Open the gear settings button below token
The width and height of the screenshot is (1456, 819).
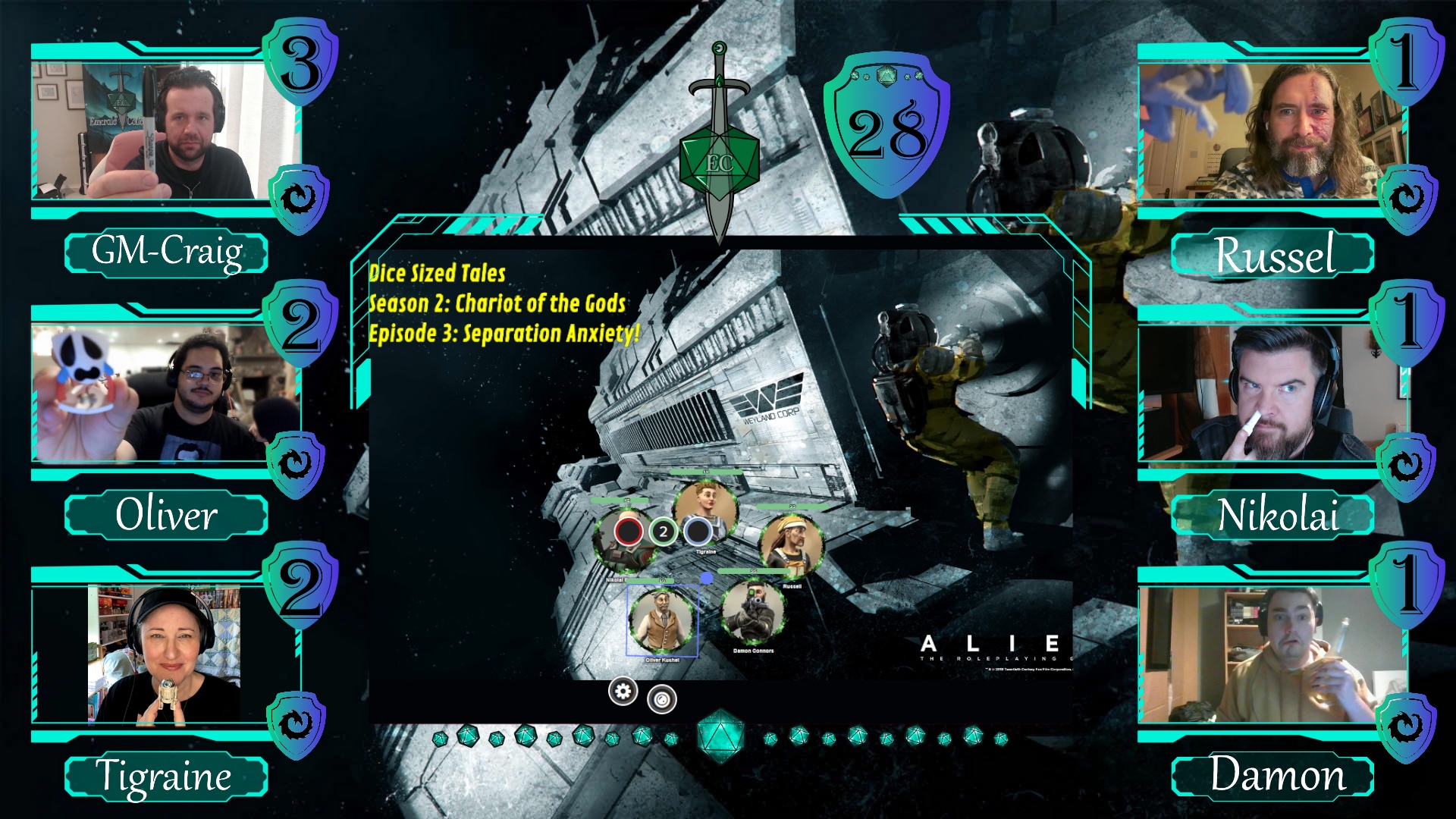pyautogui.click(x=623, y=692)
